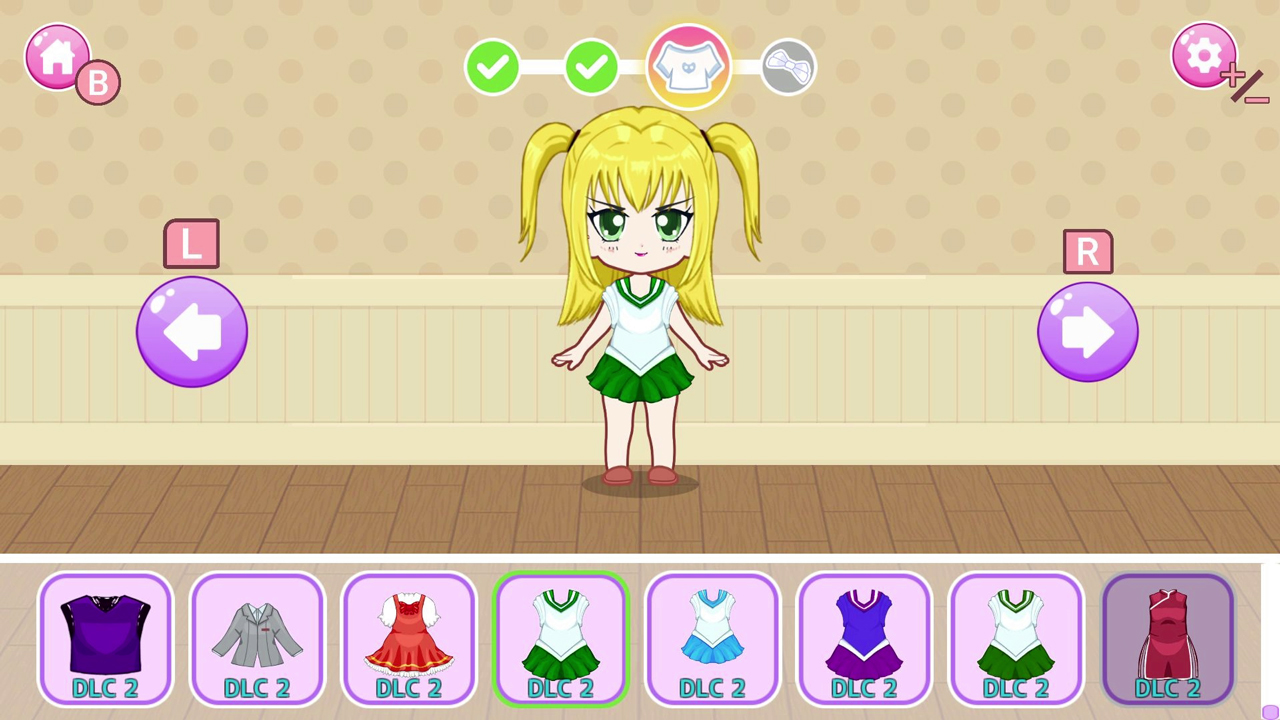Click the first green checkmark step
This screenshot has width=1280, height=720.
pos(492,66)
